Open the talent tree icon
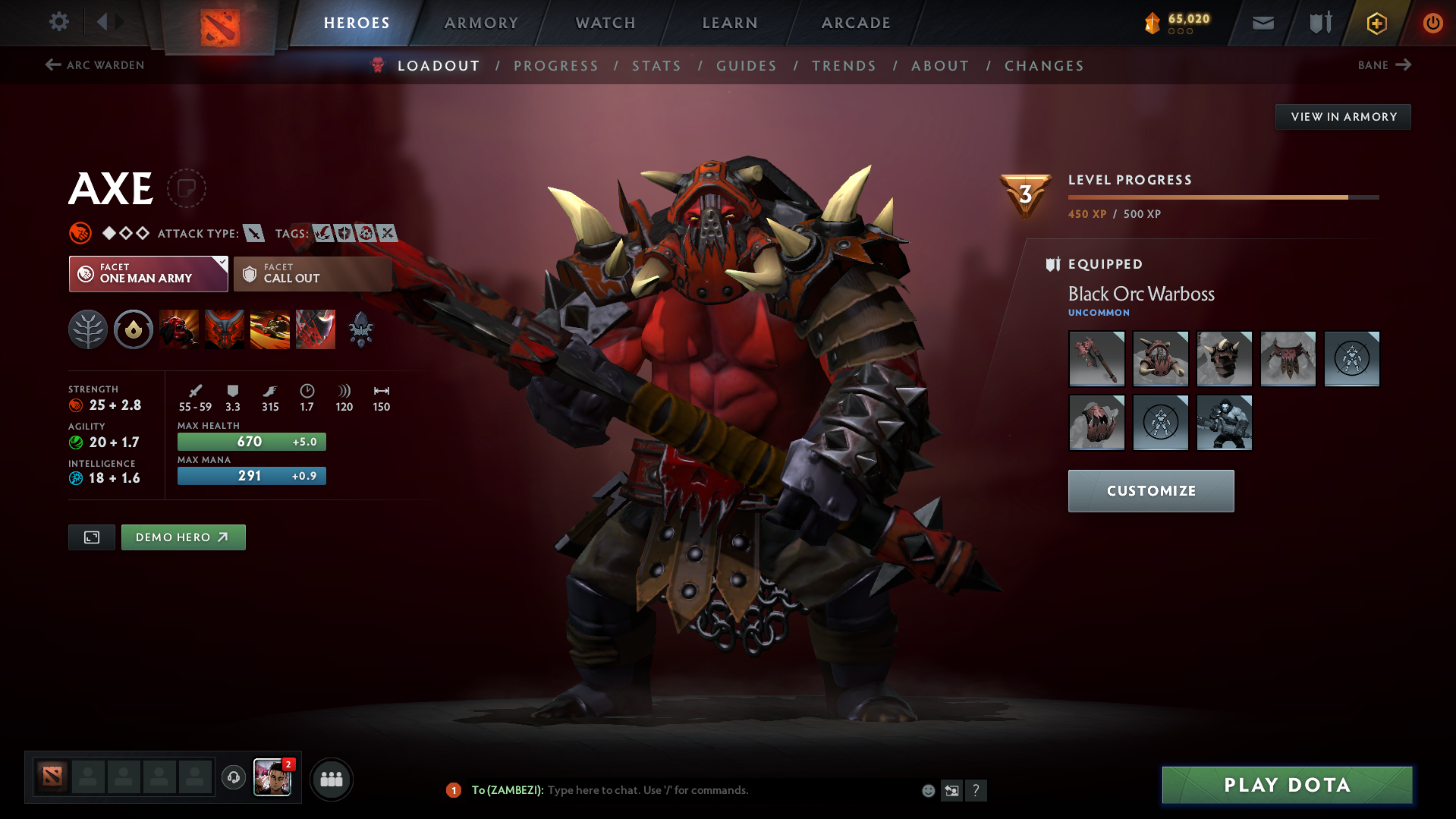Viewport: 1456px width, 819px height. pos(88,329)
